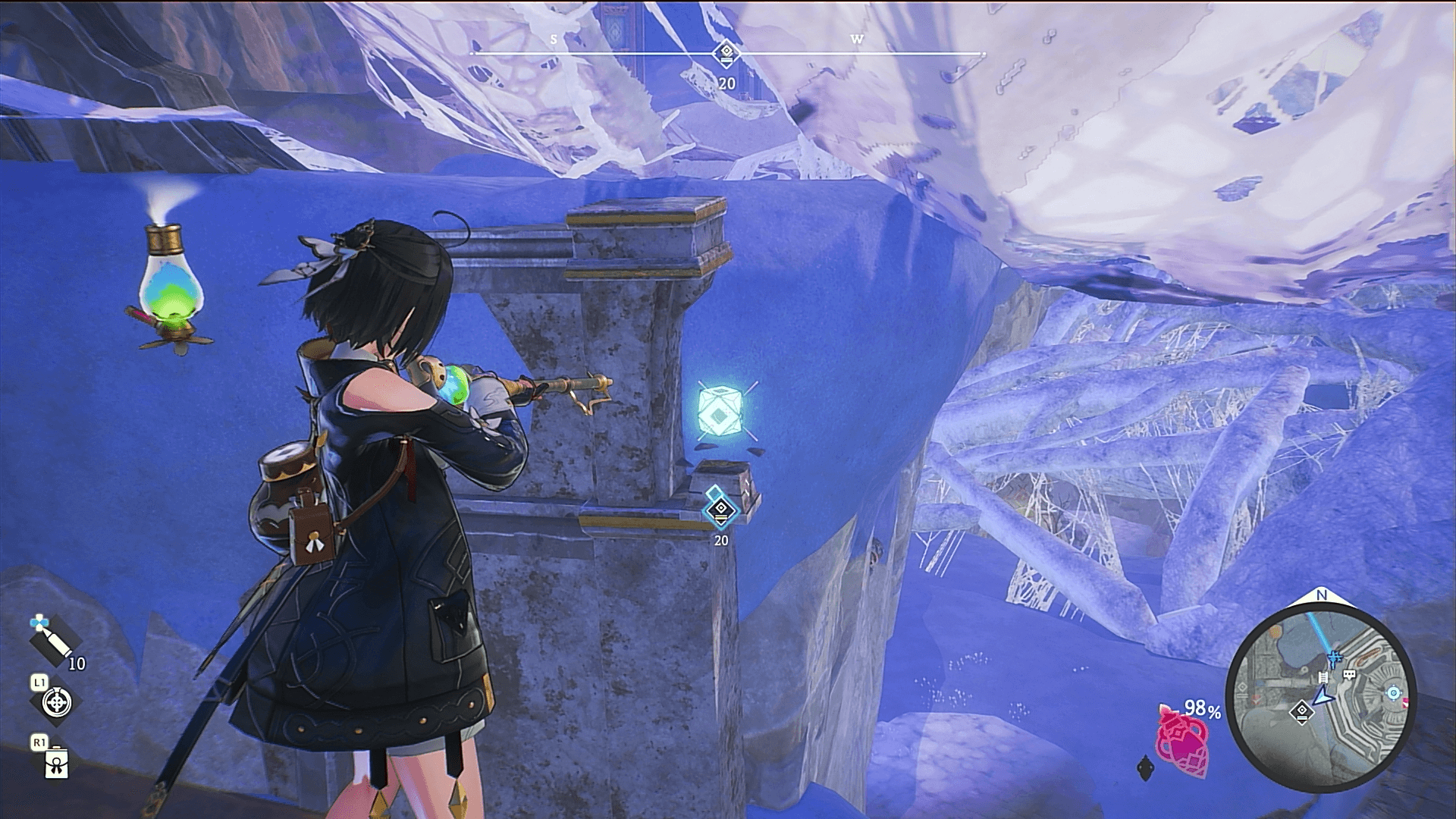Select the glowing cyan target marker on minimap
Viewport: 1456px width, 819px height.
1393,693
